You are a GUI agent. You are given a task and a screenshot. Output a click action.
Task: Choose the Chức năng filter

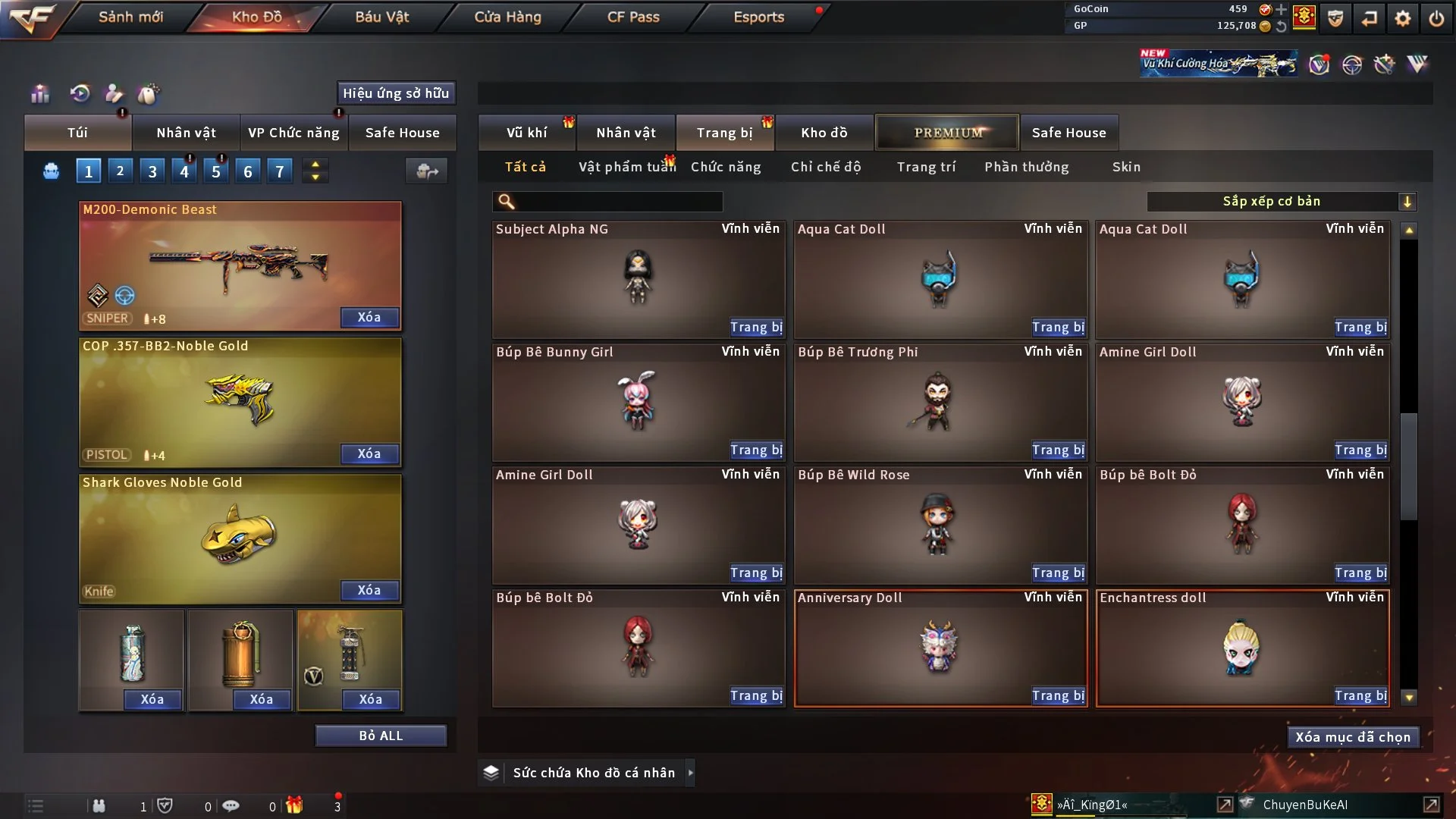tap(726, 167)
